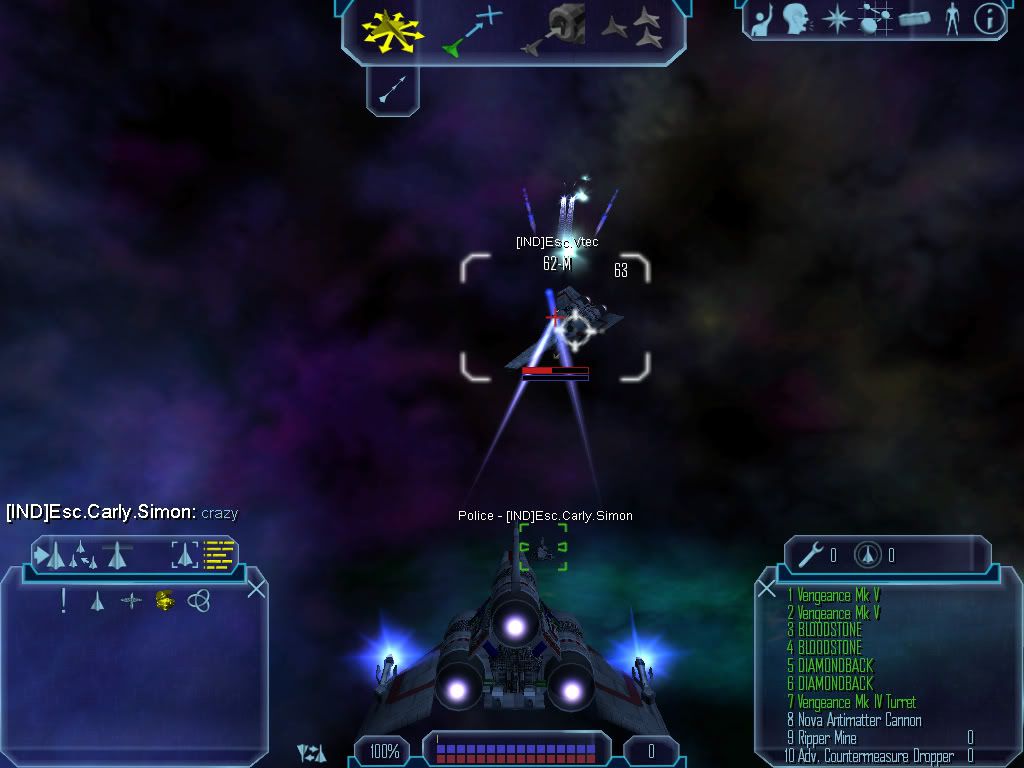Viewport: 1024px width, 768px height.
Task: Activate the yellow Free Flight maneuver icon
Action: [386, 30]
